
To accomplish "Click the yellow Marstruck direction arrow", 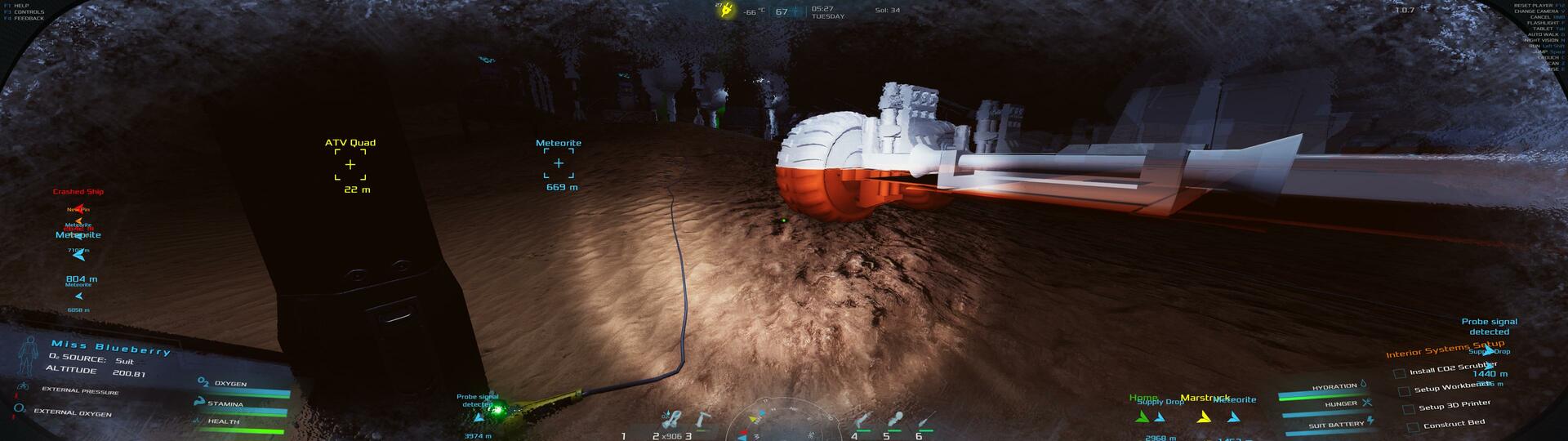I will [x=1203, y=417].
